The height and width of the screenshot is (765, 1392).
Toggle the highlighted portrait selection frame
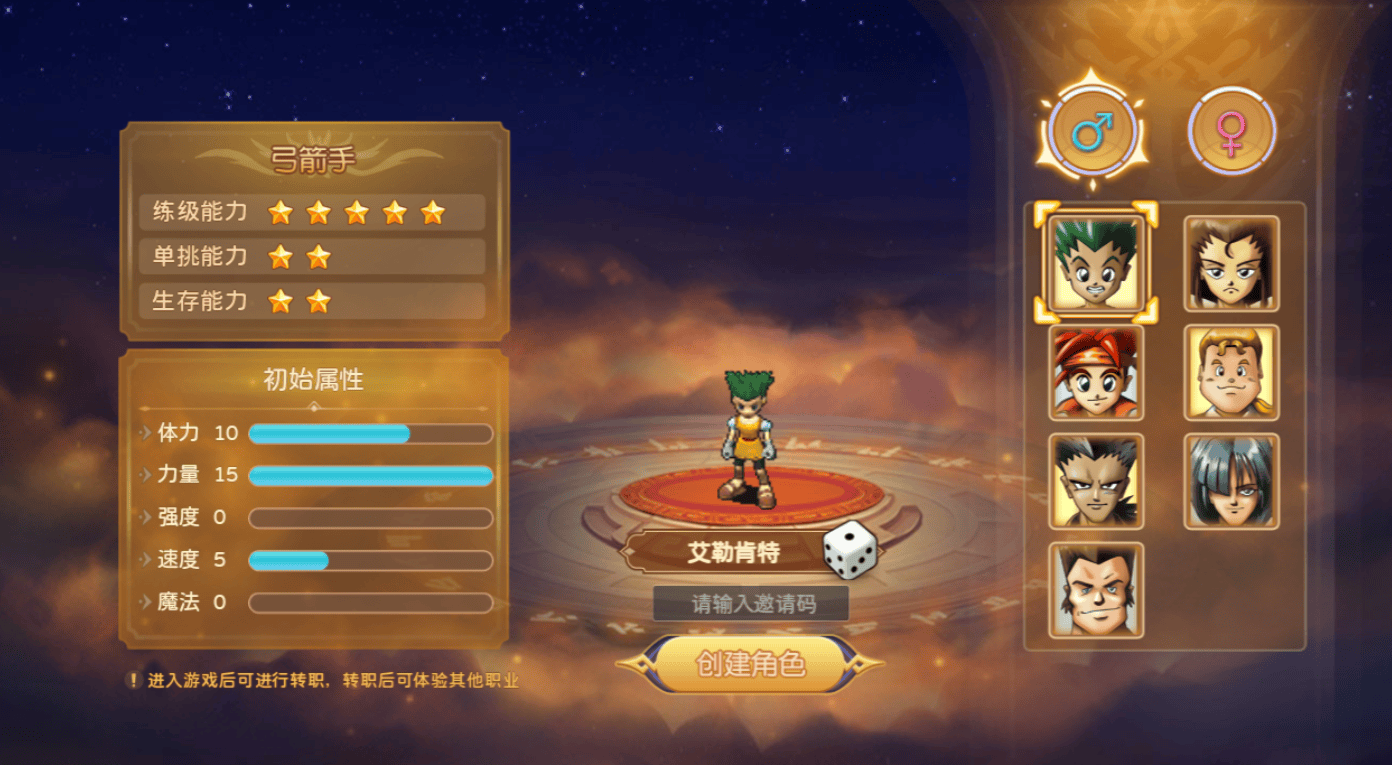[1093, 264]
